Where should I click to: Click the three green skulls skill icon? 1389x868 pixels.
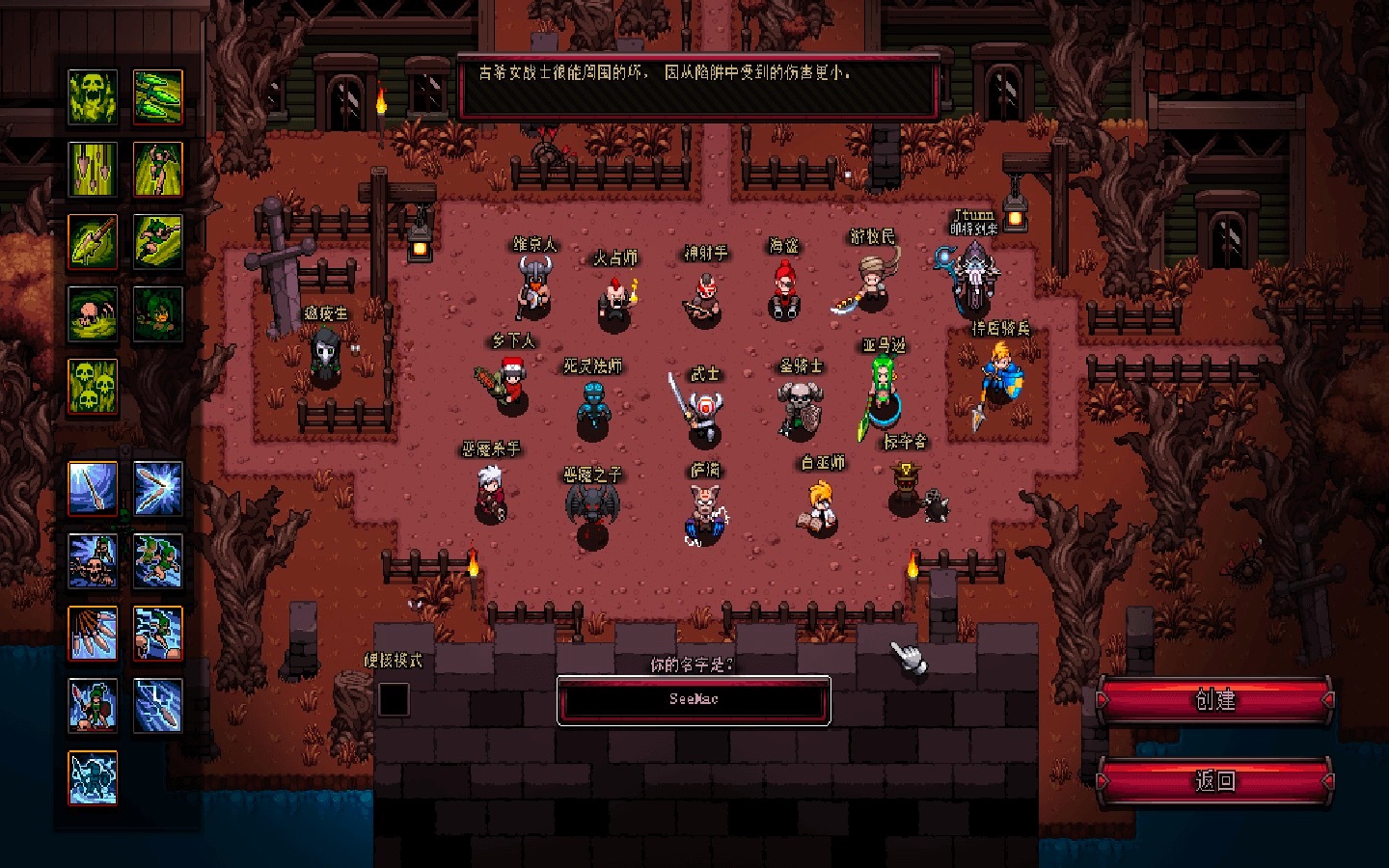click(x=93, y=386)
